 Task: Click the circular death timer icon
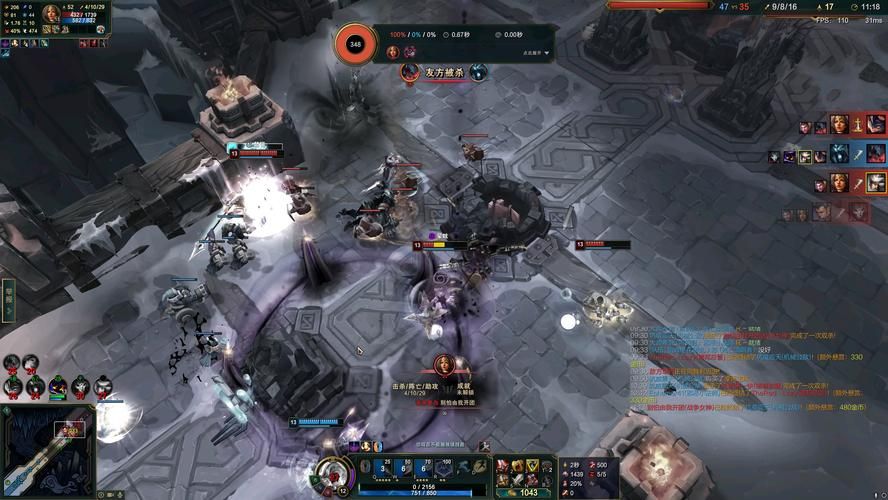pos(355,44)
